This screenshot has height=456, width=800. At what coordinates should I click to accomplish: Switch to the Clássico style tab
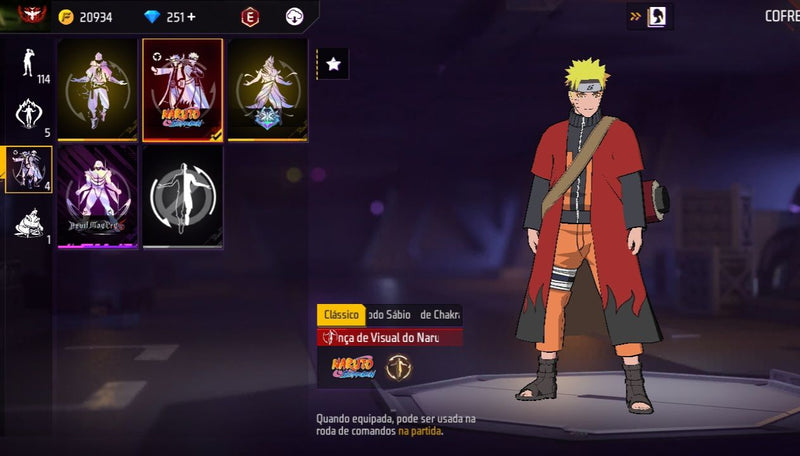[x=341, y=315]
